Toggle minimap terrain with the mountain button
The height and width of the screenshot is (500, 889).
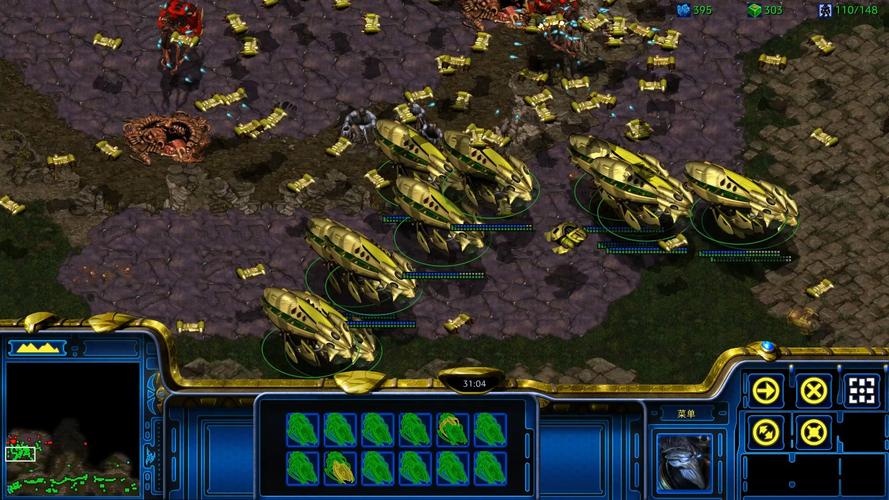tap(36, 348)
